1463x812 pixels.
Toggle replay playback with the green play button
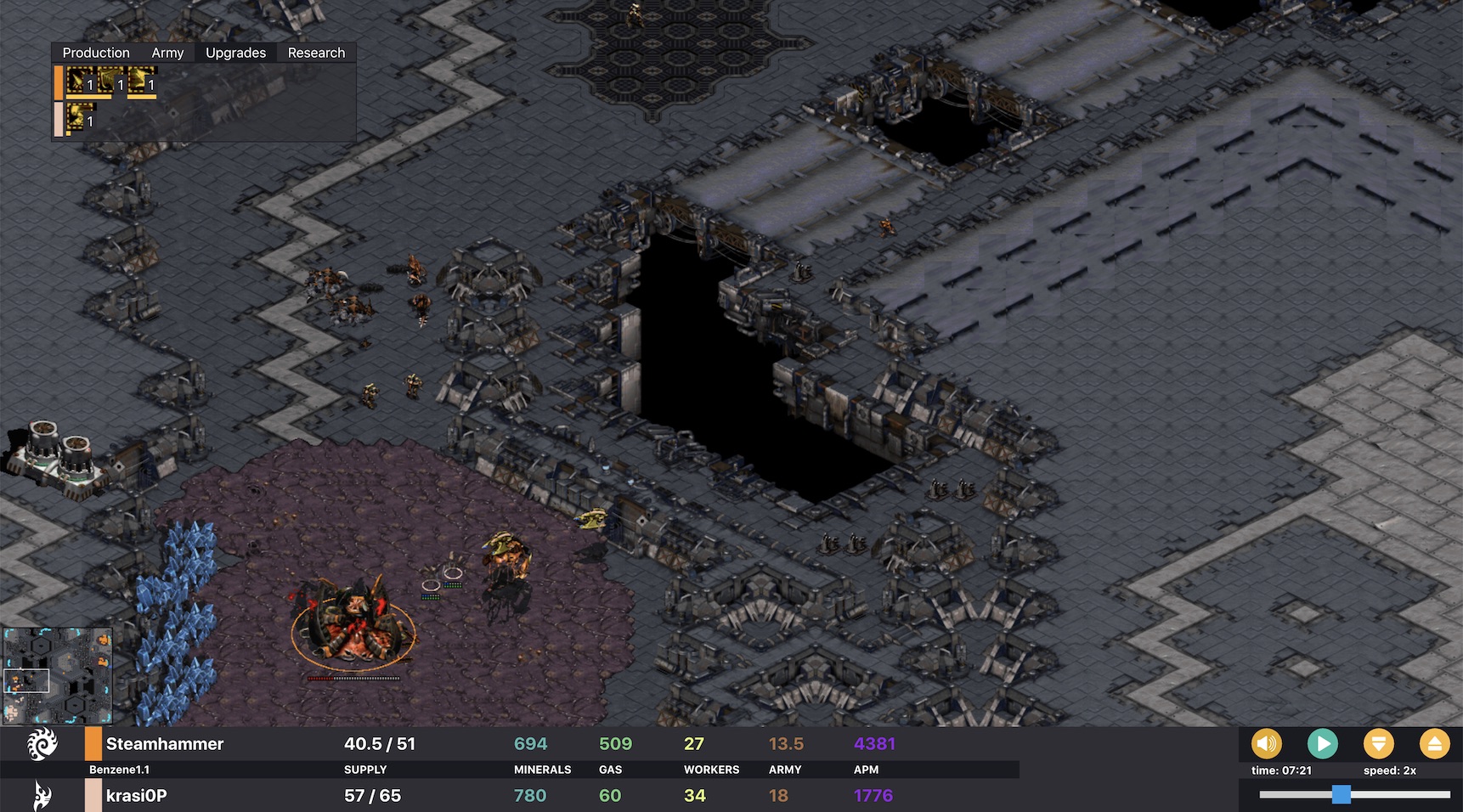pos(1323,743)
